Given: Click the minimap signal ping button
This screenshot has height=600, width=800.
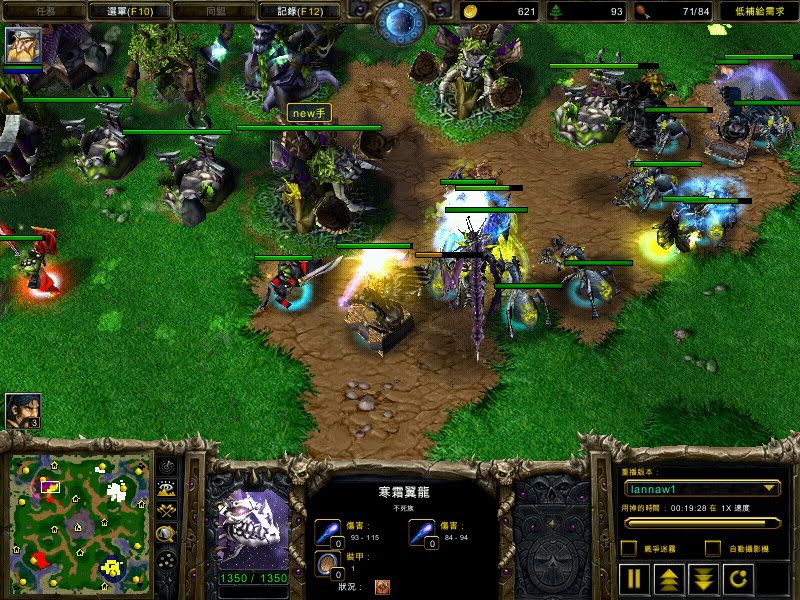Looking at the screenshot, I should (166, 466).
